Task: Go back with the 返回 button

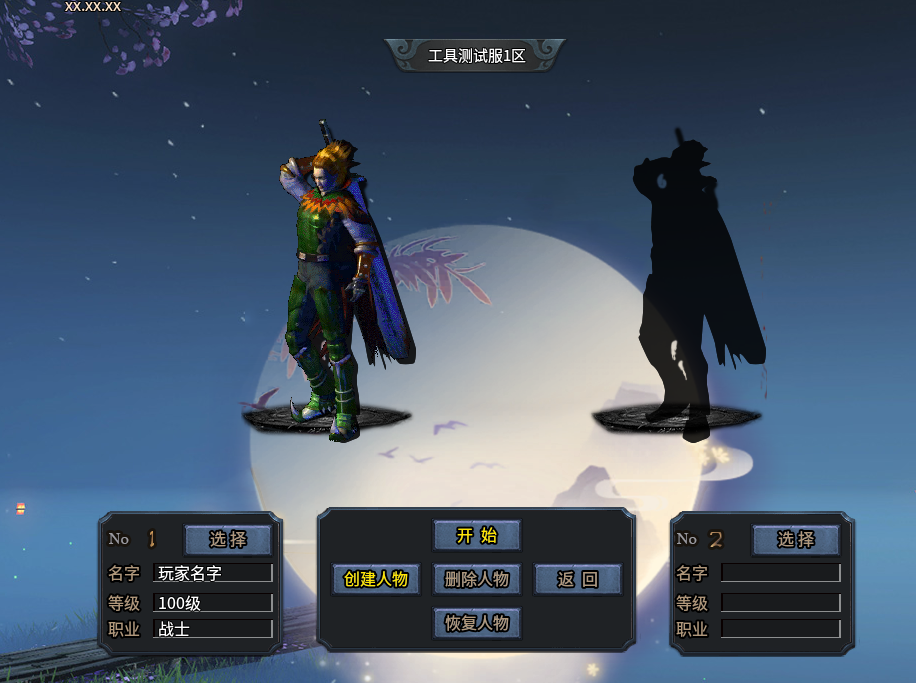Action: click(577, 579)
